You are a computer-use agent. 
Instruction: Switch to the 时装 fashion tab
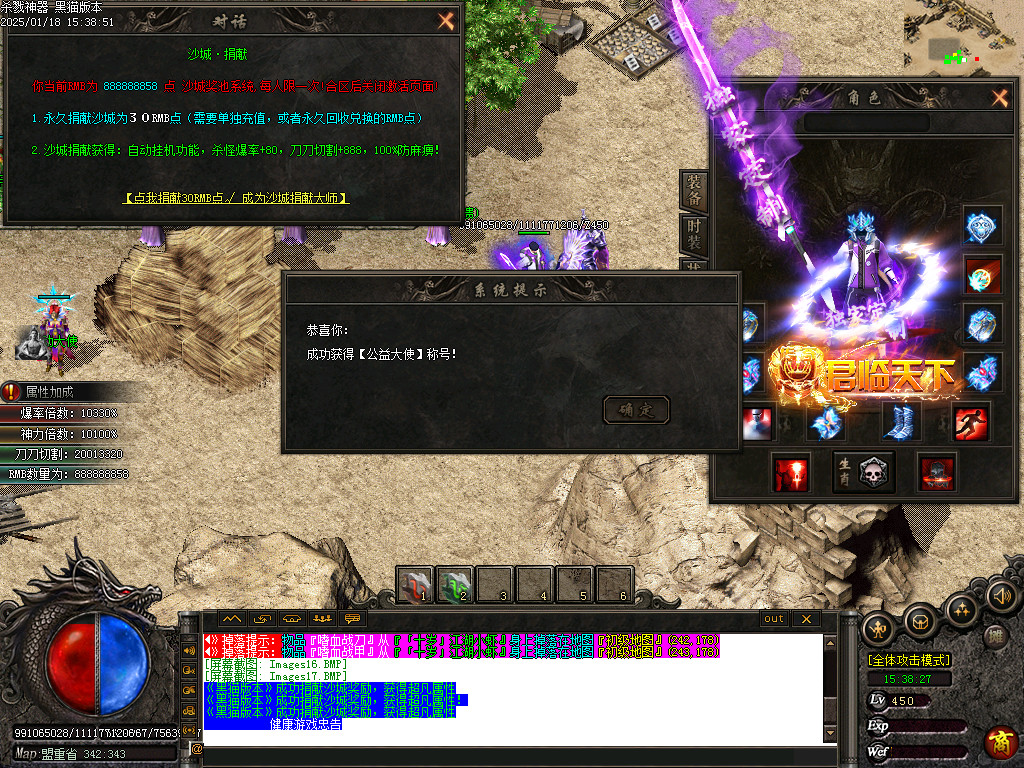pos(693,236)
